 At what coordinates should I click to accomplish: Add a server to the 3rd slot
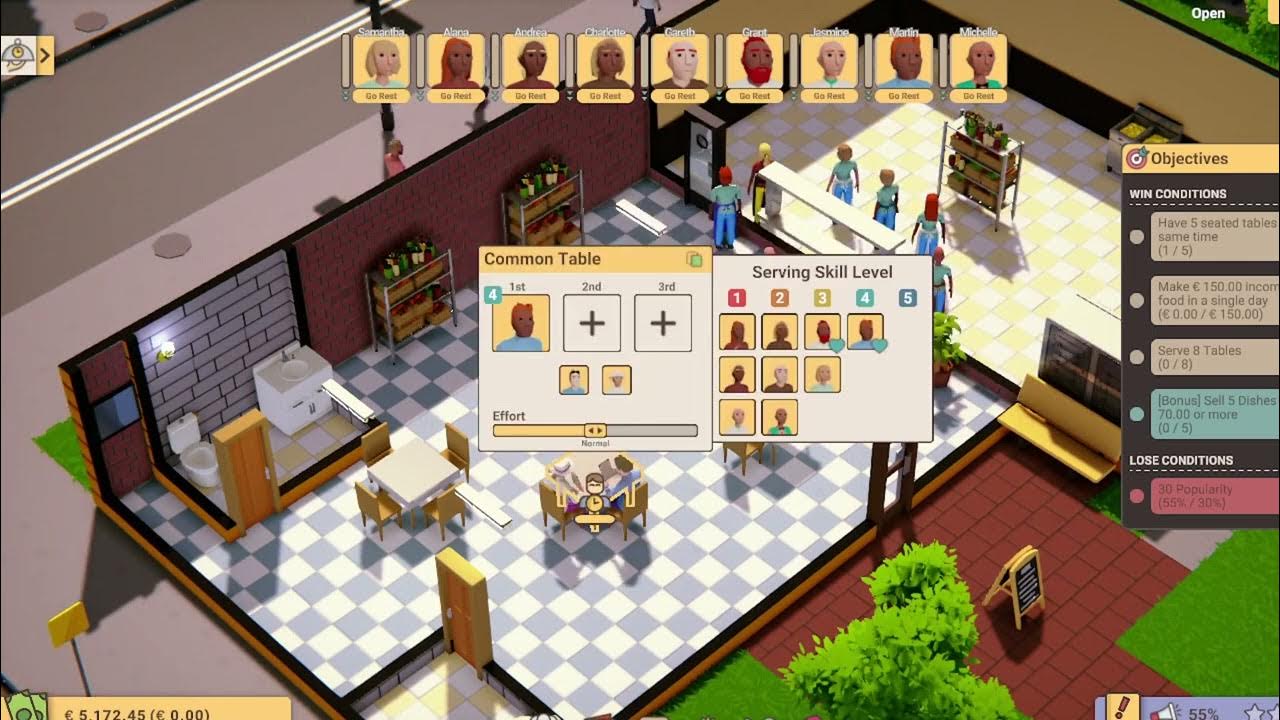[663, 324]
